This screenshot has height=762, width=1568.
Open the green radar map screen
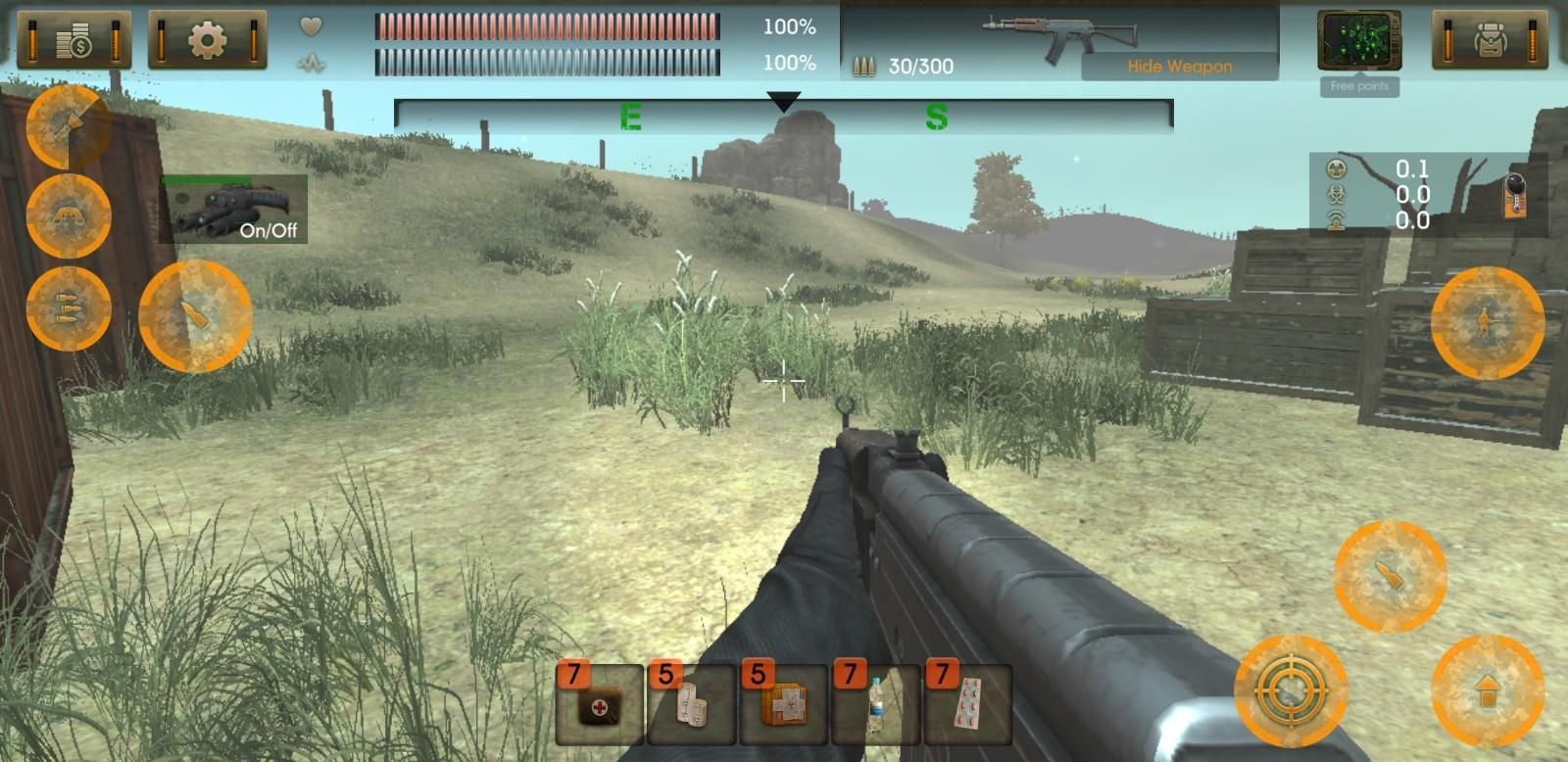[1358, 40]
